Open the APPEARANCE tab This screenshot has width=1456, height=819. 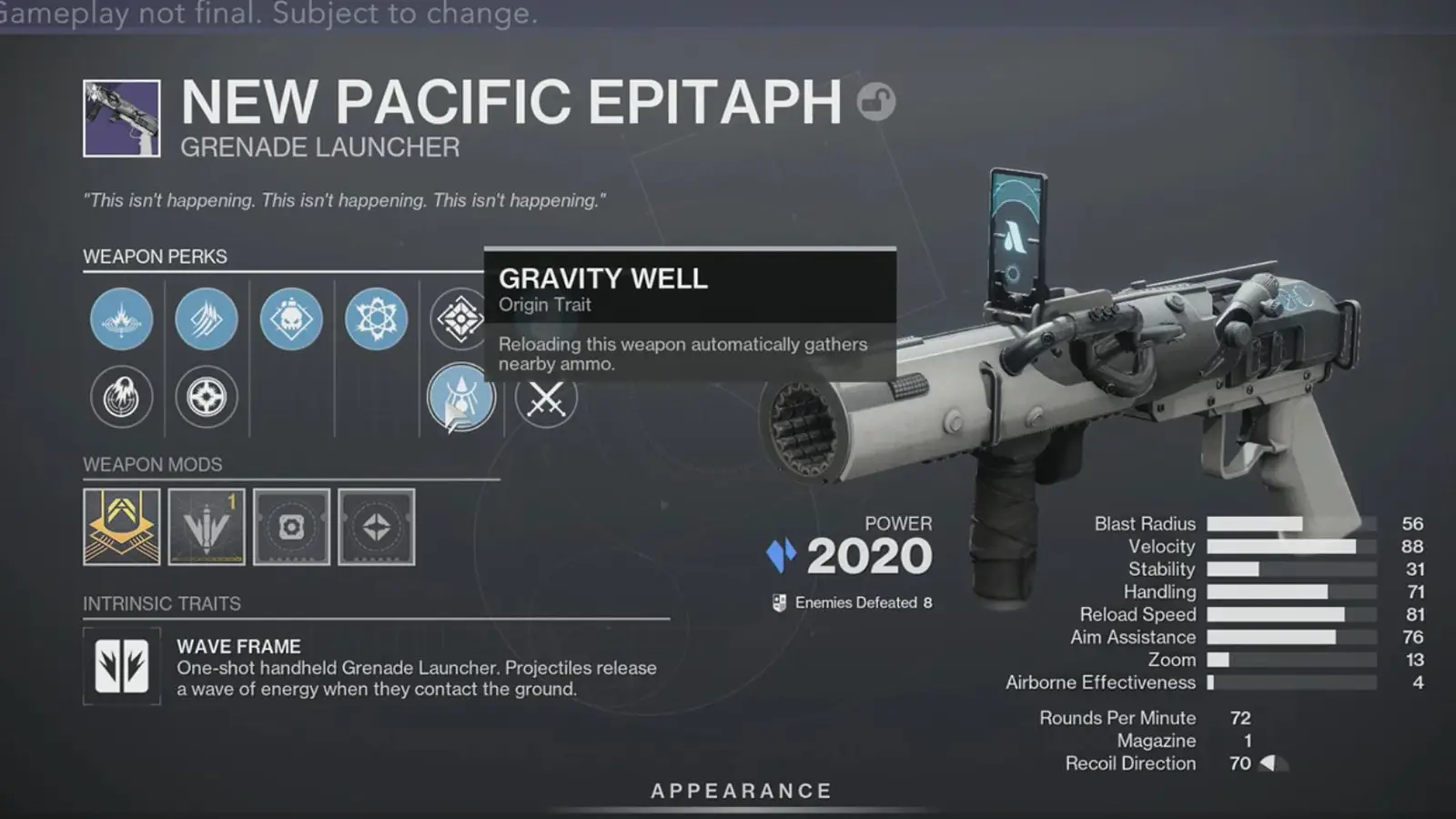coord(739,790)
